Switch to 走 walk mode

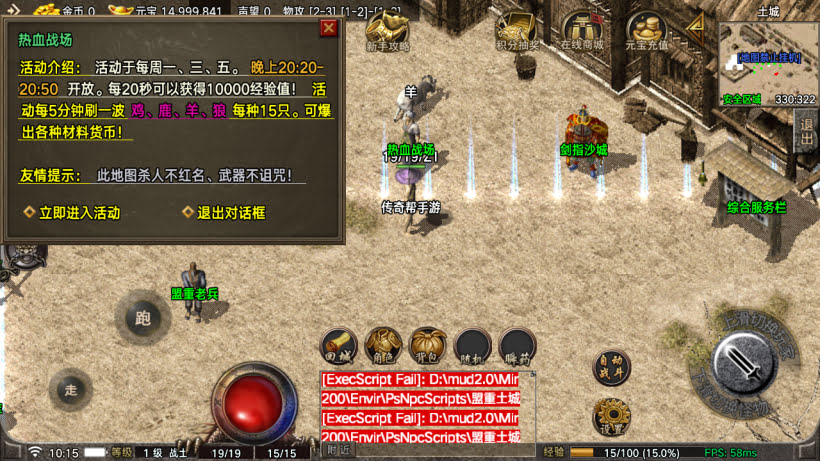[70, 388]
